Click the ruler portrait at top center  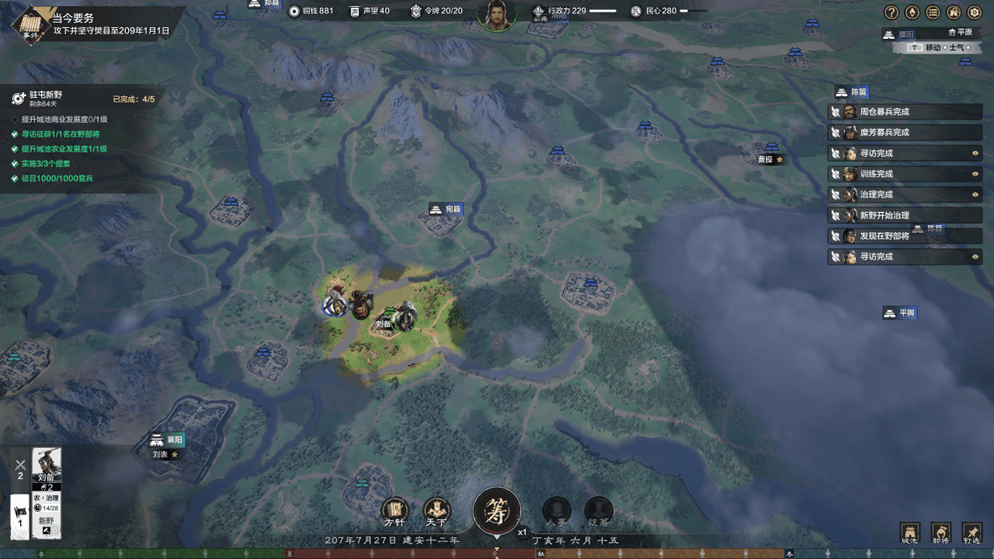pos(496,16)
